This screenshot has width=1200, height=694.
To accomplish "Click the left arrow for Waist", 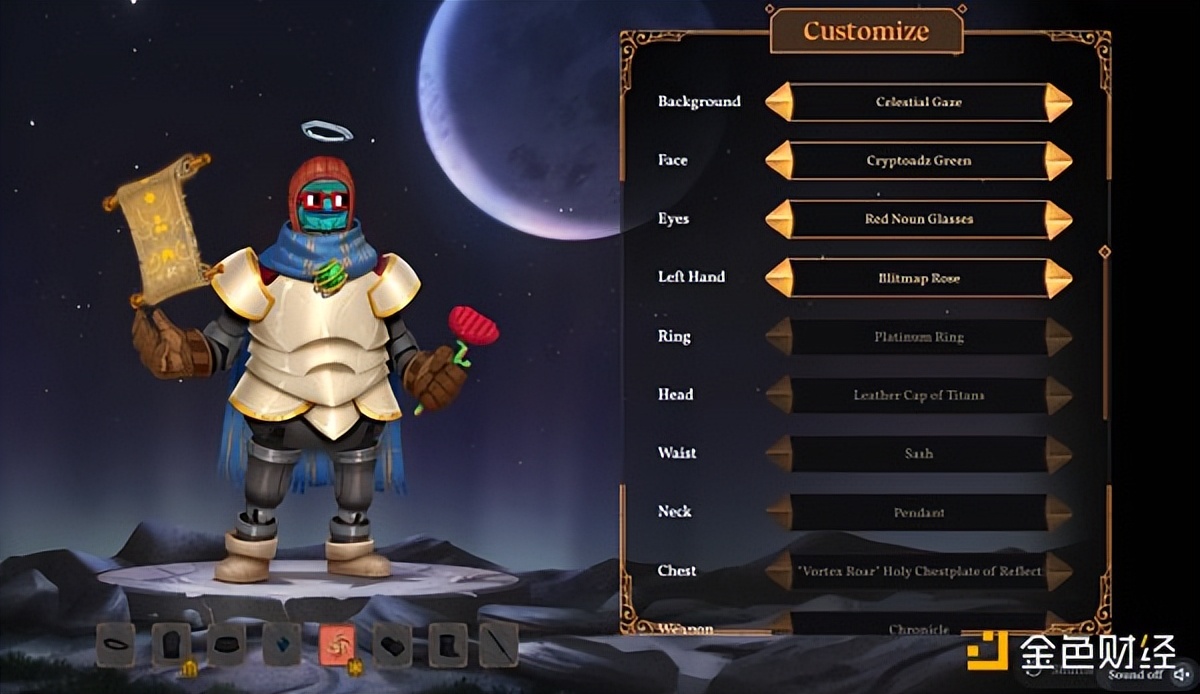I will tap(779, 454).
